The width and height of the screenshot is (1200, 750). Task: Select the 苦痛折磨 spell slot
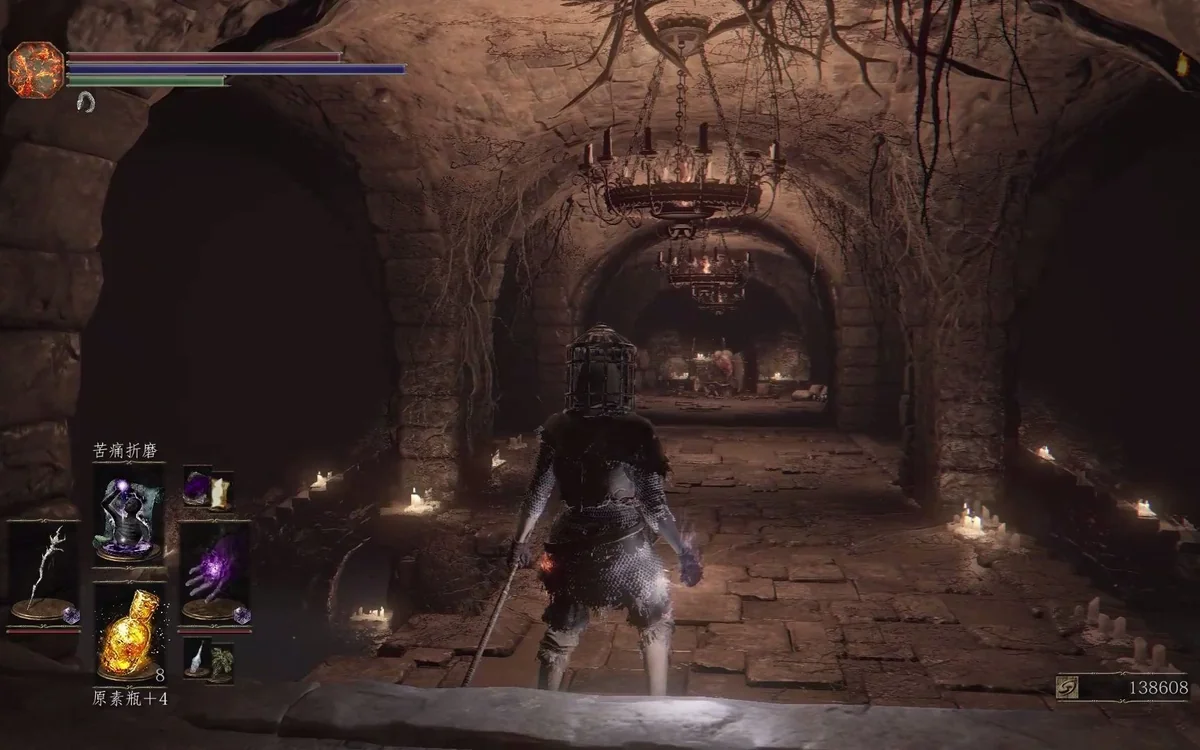129,514
